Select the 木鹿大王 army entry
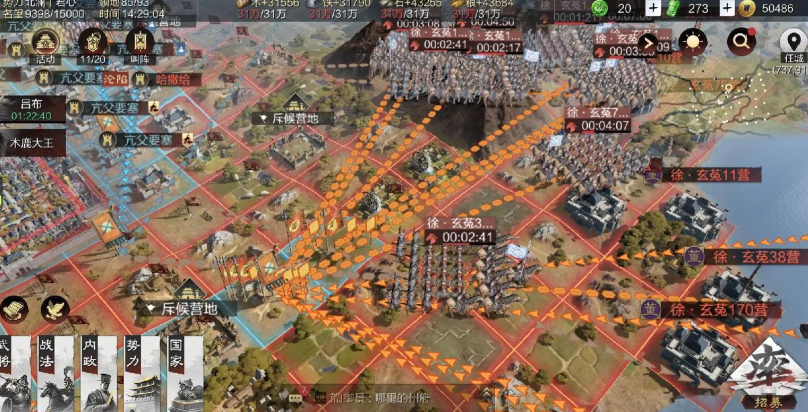This screenshot has width=808, height=412. pos(32,142)
